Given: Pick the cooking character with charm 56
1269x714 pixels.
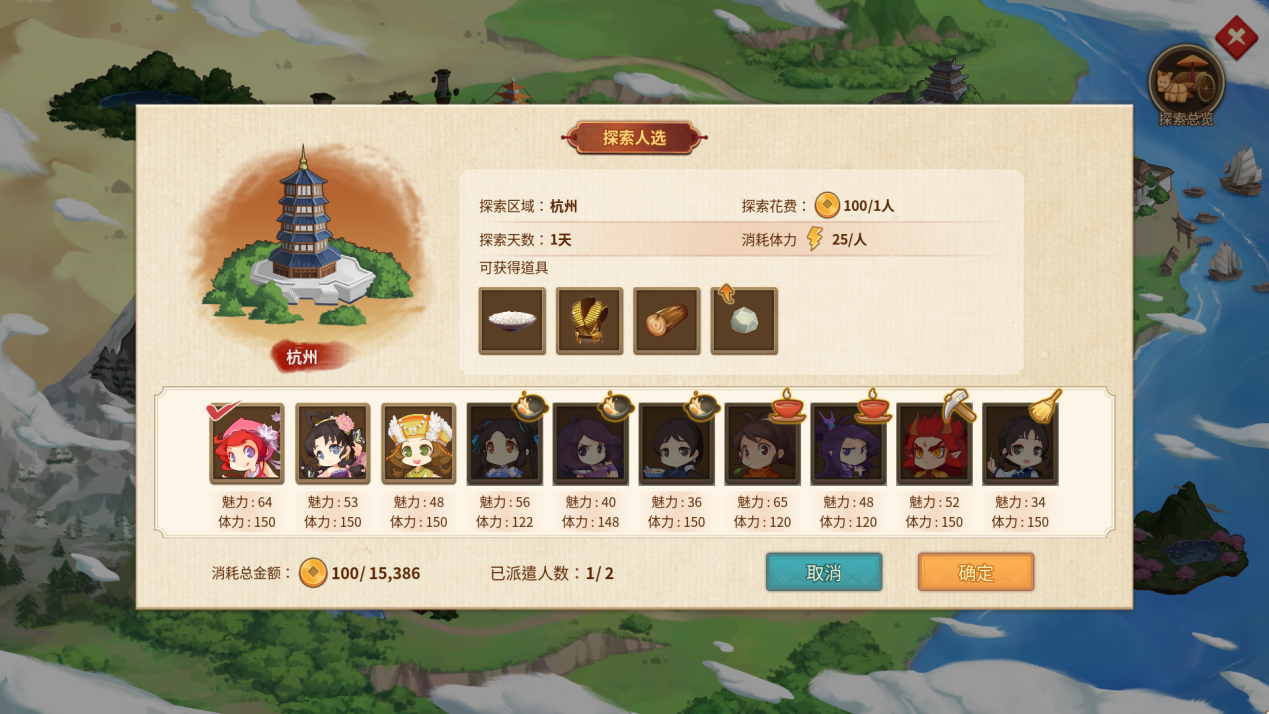Looking at the screenshot, I should 505,444.
